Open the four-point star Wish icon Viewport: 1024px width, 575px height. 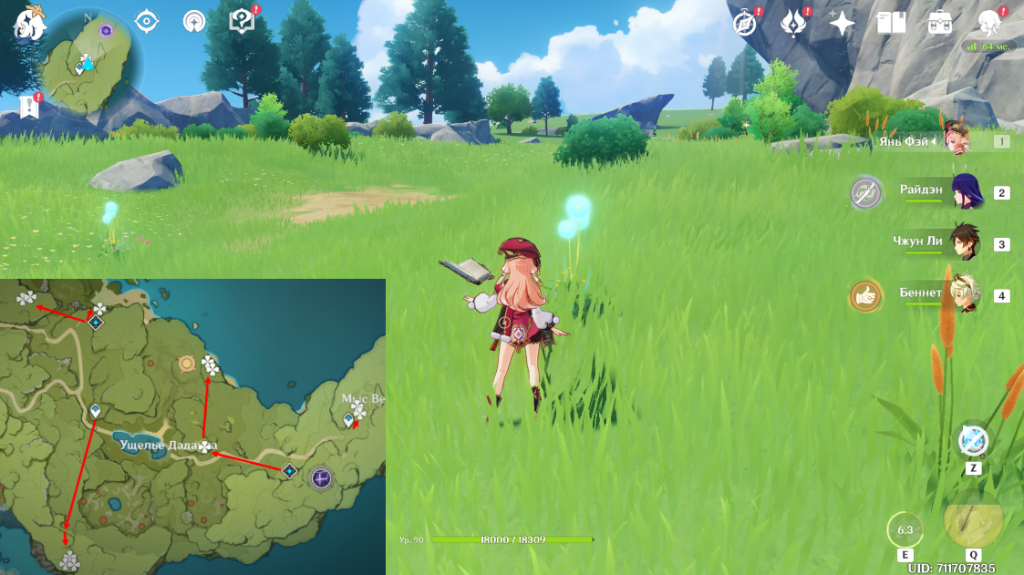(842, 22)
